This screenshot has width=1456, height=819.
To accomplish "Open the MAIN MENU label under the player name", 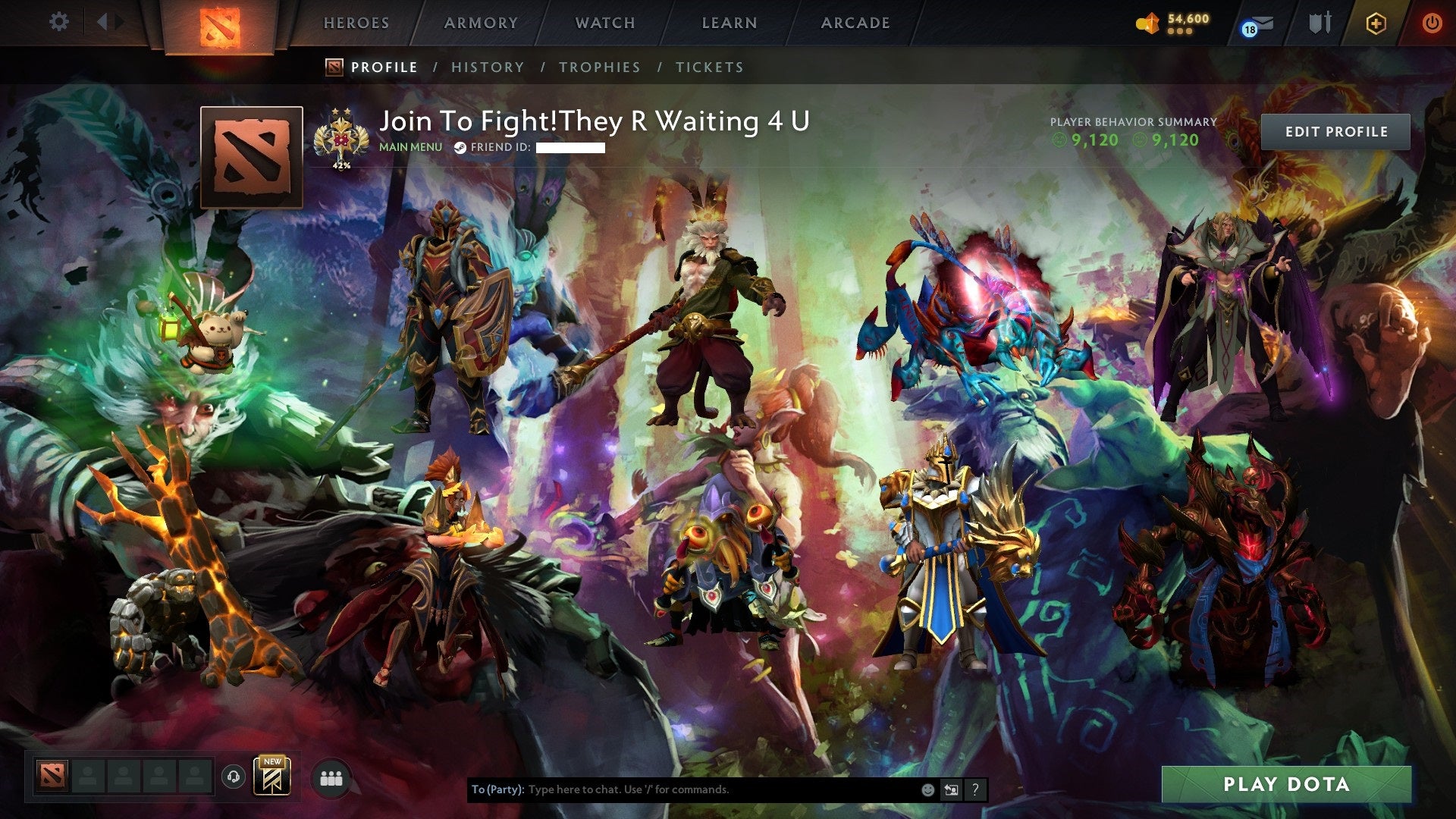I will click(x=409, y=147).
